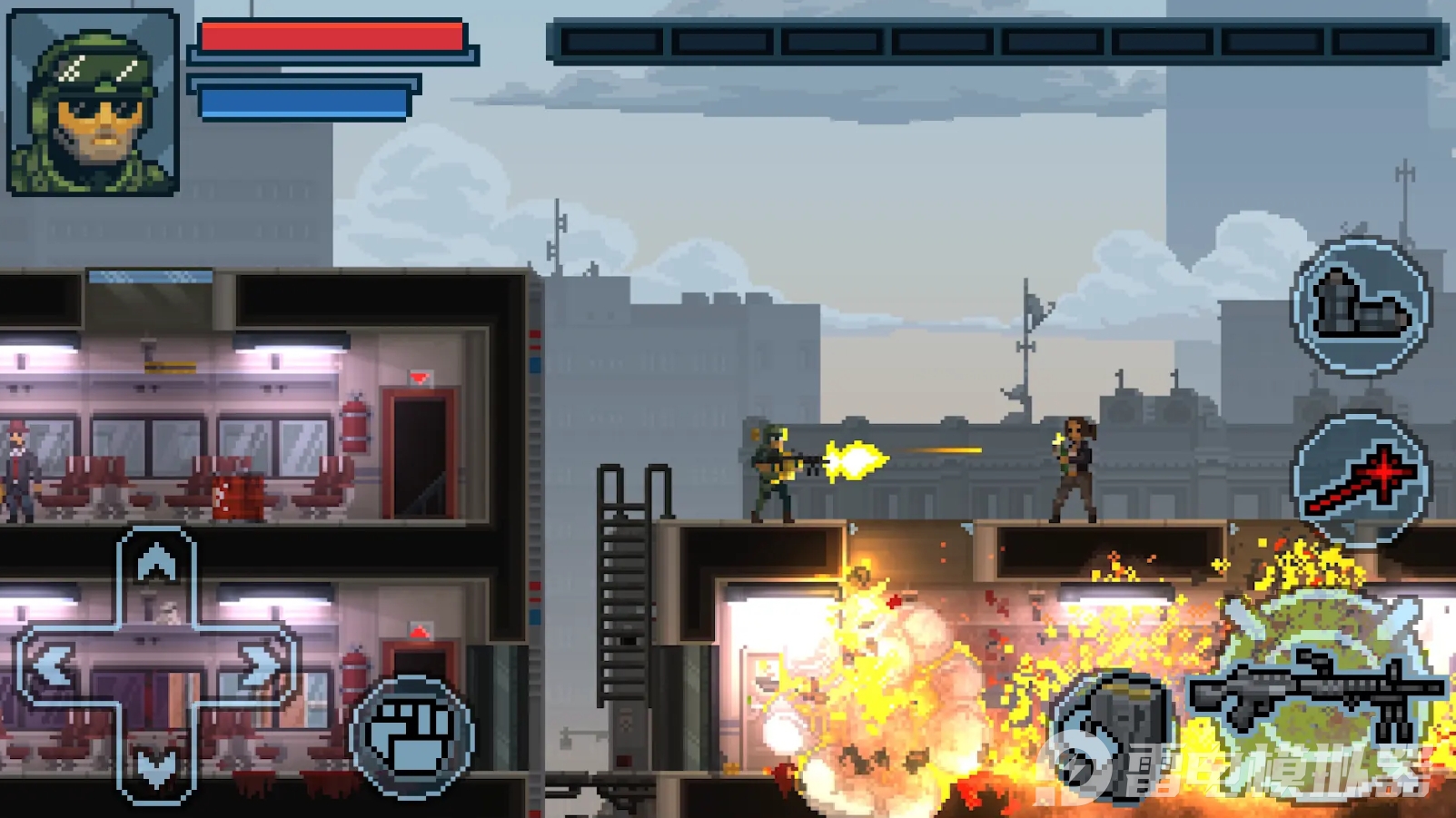
Task: Tap the D-pad down arrow
Action: 156,769
